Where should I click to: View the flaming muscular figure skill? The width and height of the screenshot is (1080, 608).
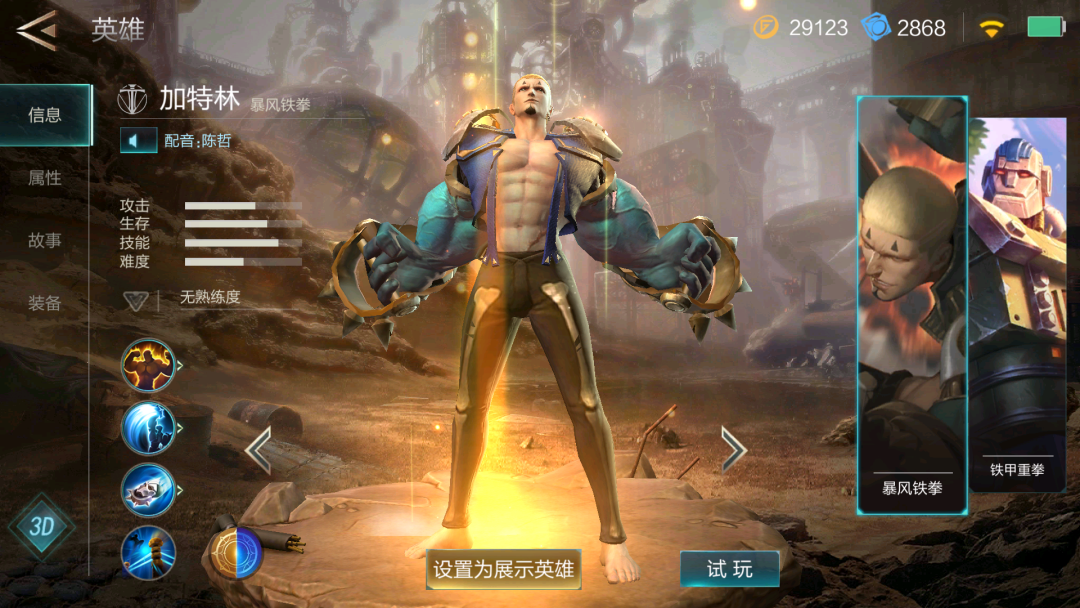[148, 365]
